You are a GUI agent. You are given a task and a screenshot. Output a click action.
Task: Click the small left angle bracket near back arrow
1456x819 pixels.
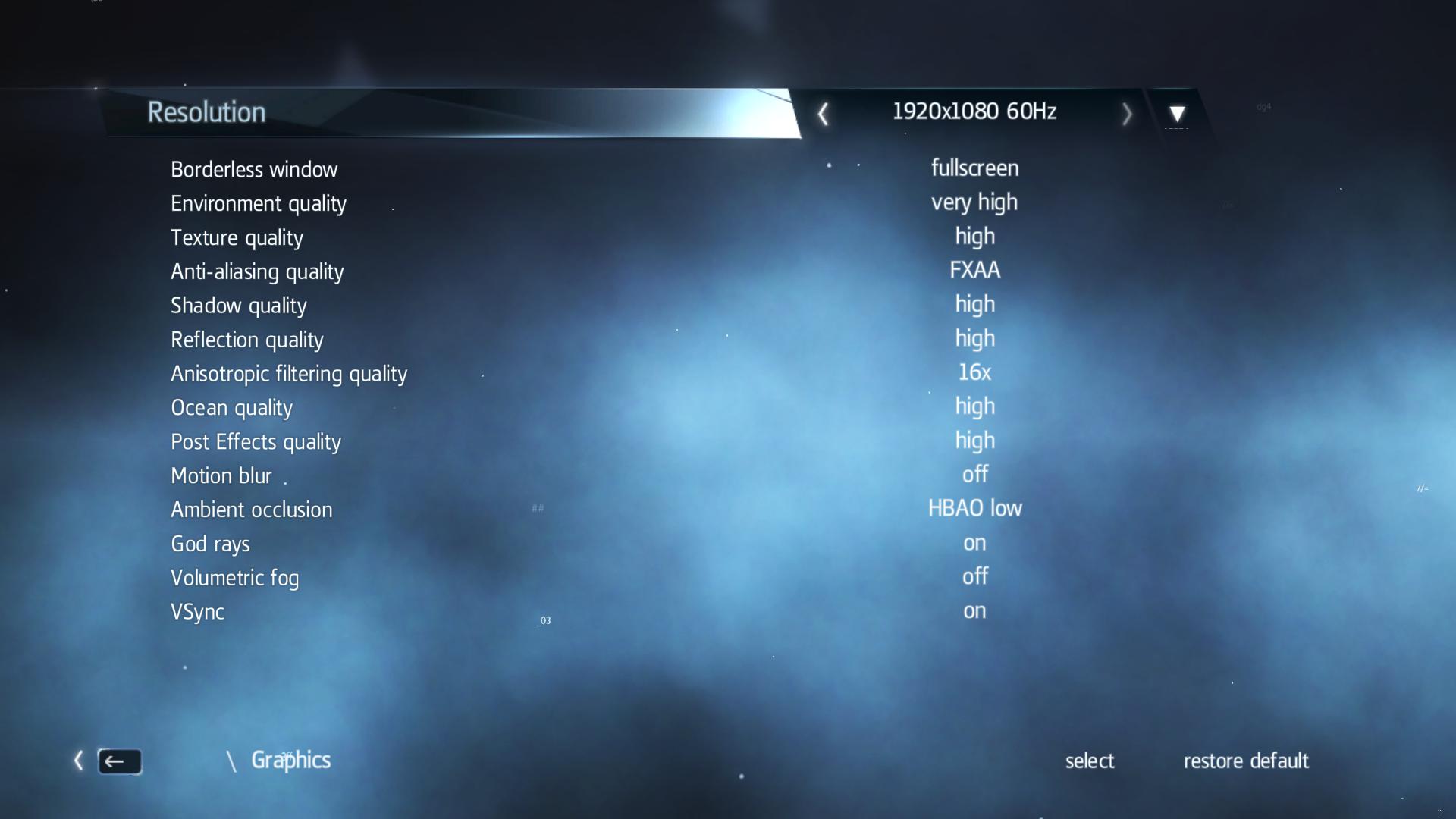78,761
